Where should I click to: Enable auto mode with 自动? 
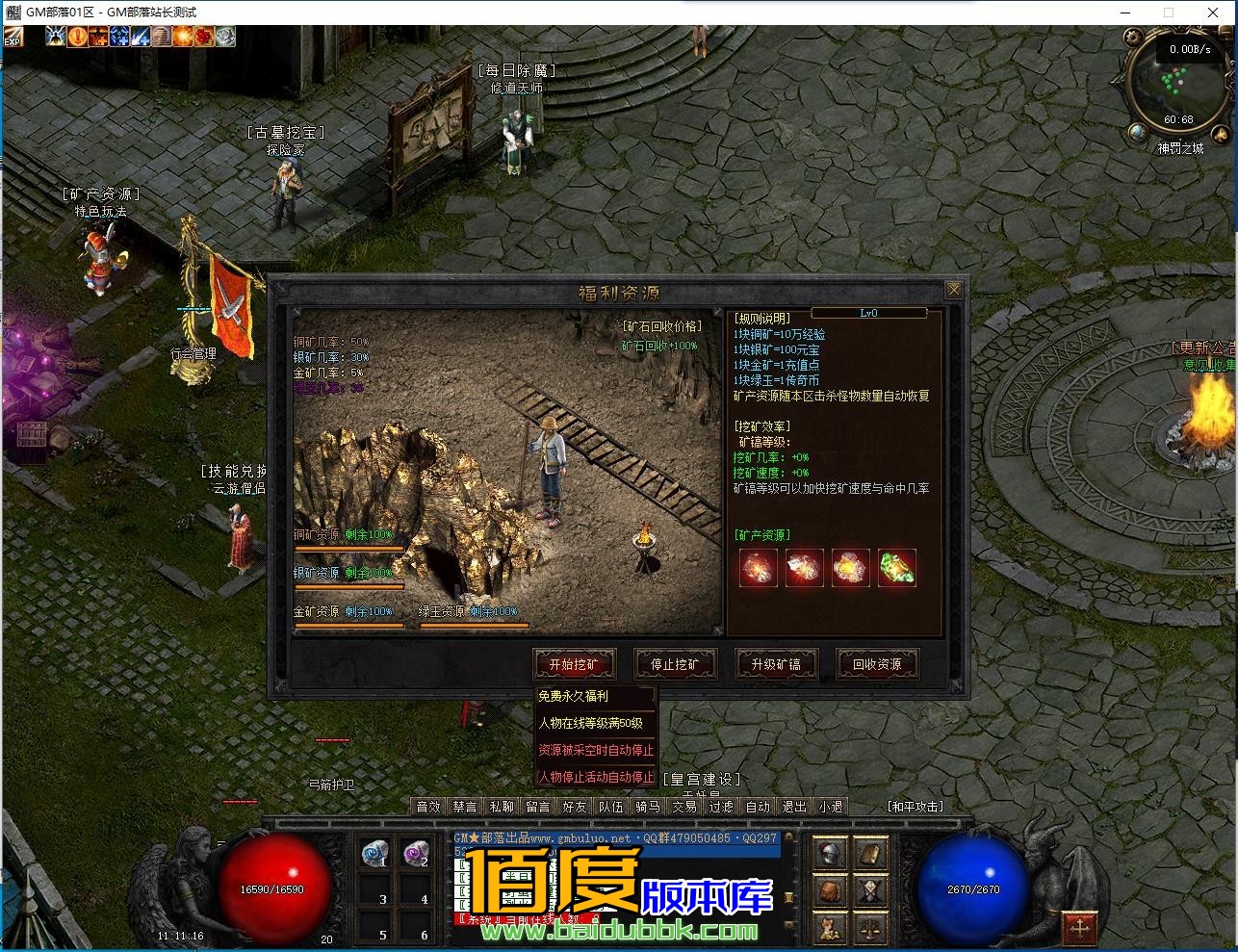pos(758,807)
